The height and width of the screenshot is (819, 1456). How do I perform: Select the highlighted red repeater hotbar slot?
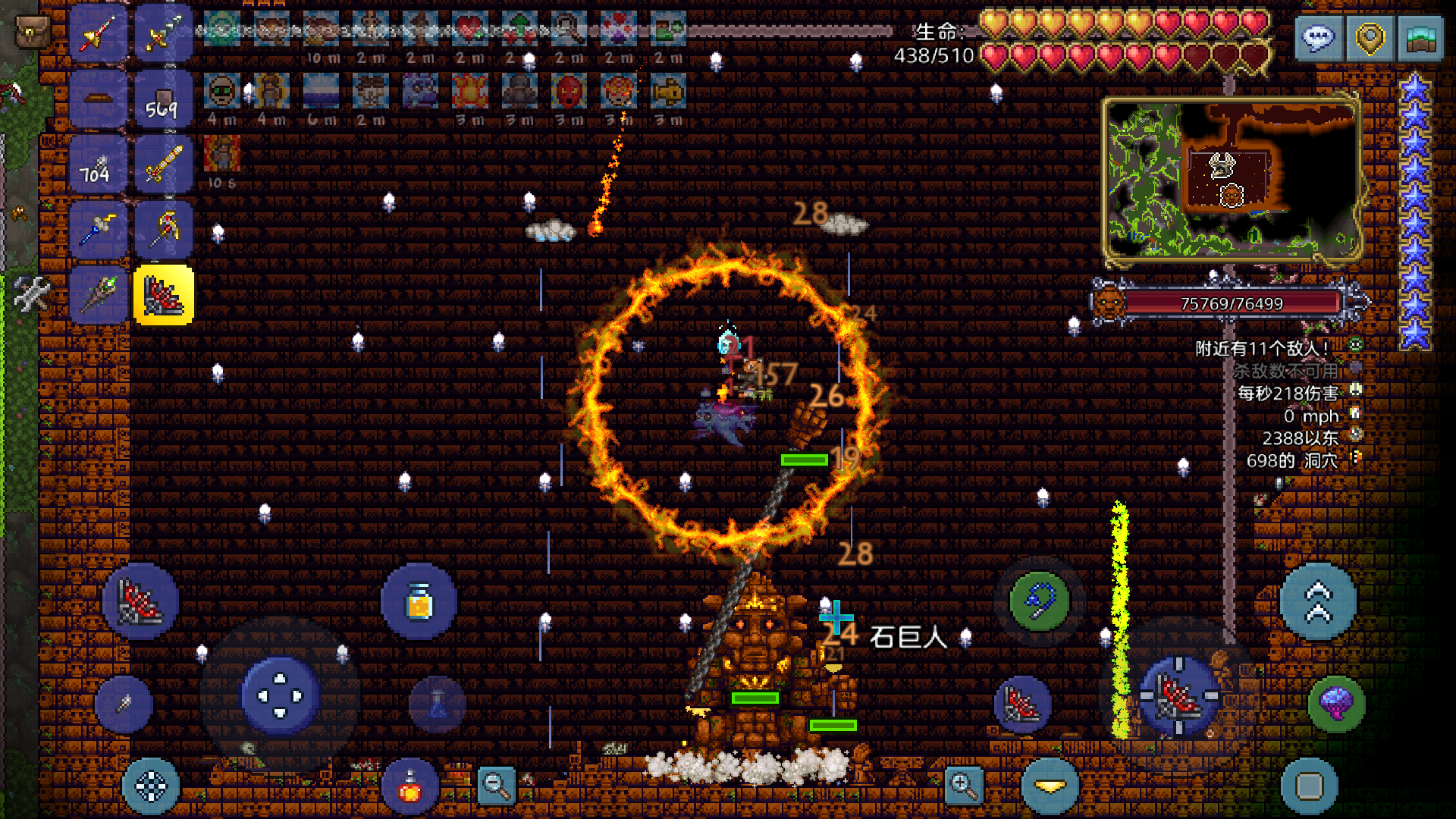(164, 295)
